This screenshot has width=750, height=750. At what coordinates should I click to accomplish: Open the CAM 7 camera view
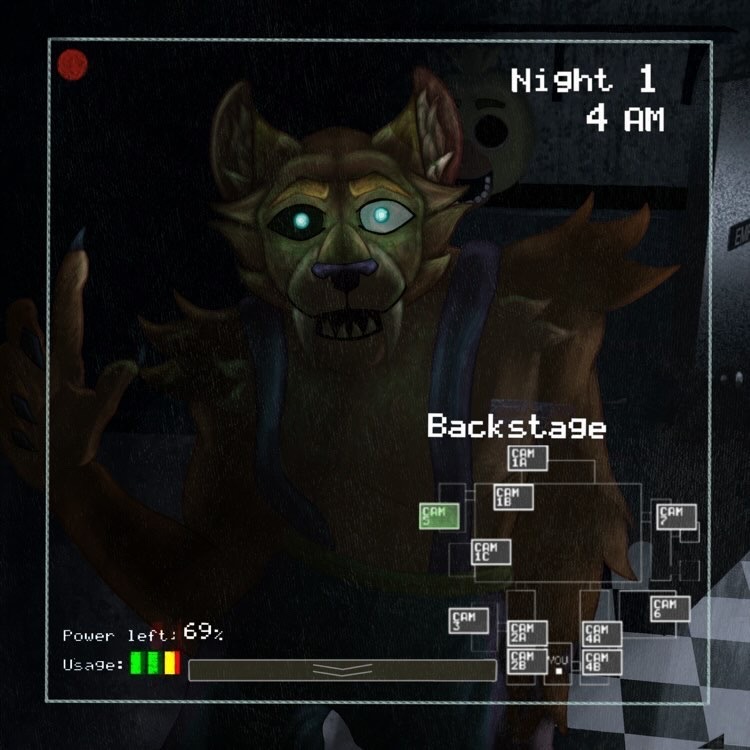coord(676,516)
